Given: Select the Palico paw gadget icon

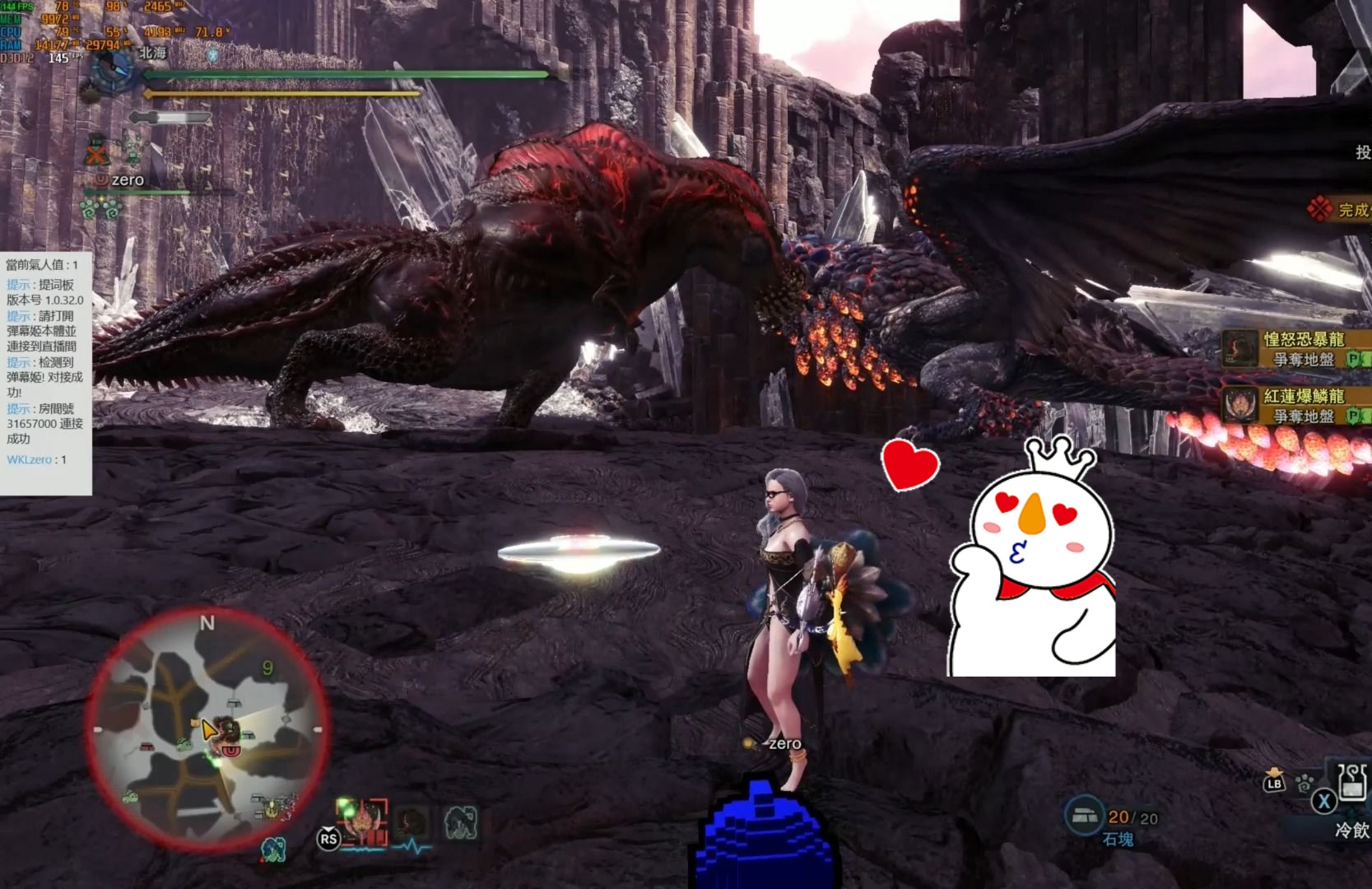Looking at the screenshot, I should click(1305, 782).
